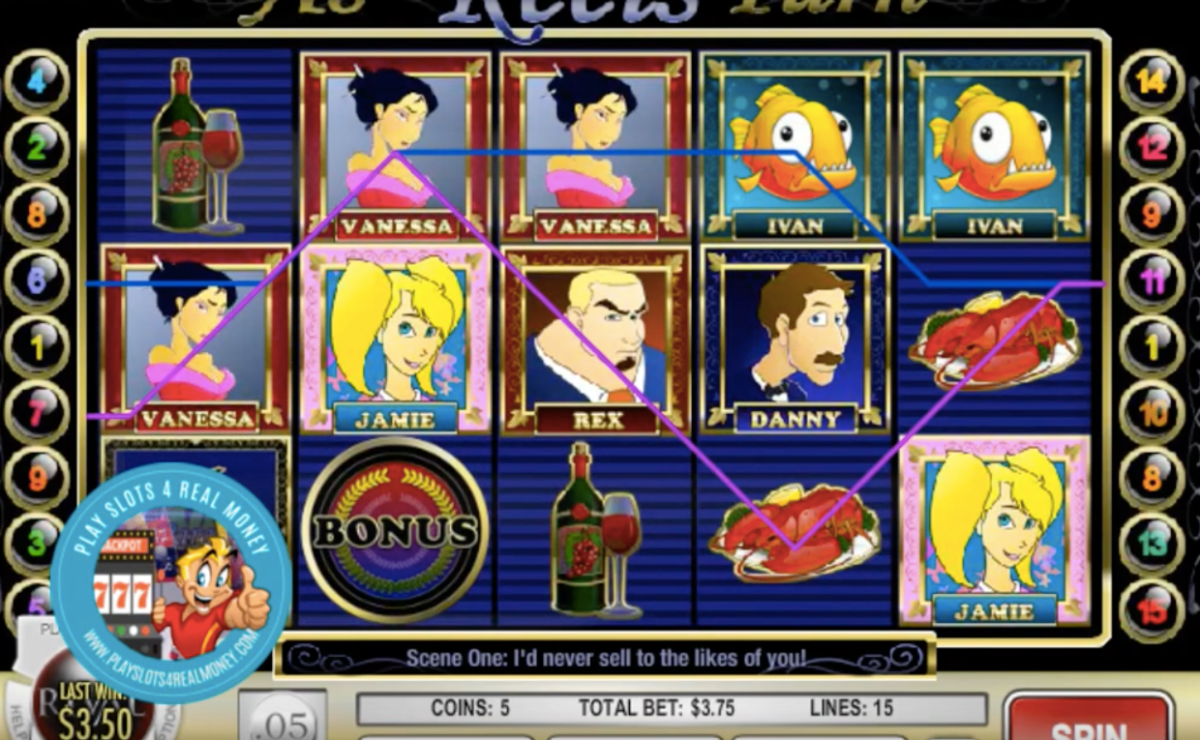
Task: Choose payline 12 marker
Action: pyautogui.click(x=1152, y=148)
